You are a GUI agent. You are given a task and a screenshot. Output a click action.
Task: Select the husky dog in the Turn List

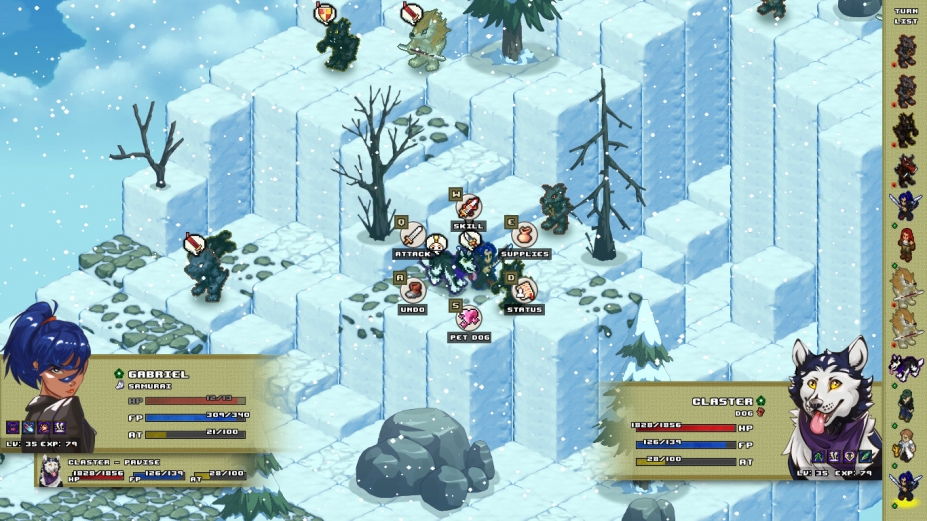906,367
